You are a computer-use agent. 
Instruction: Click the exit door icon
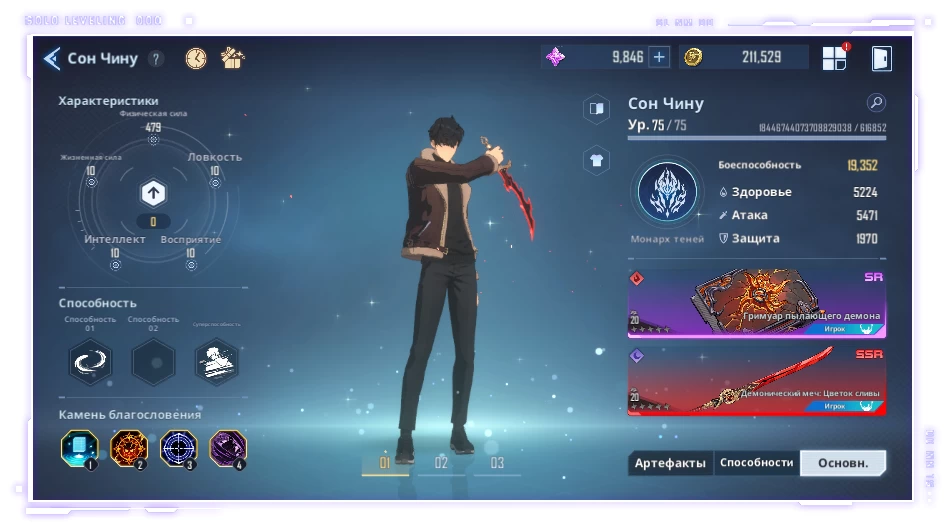(881, 58)
